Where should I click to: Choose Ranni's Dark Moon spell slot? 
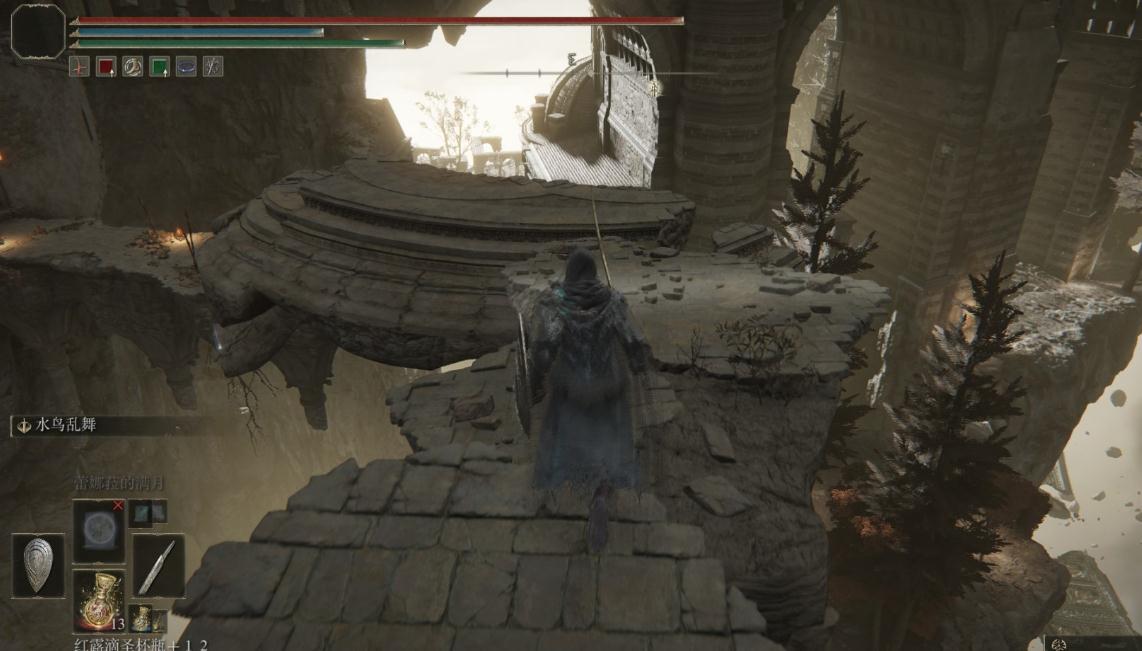(98, 531)
